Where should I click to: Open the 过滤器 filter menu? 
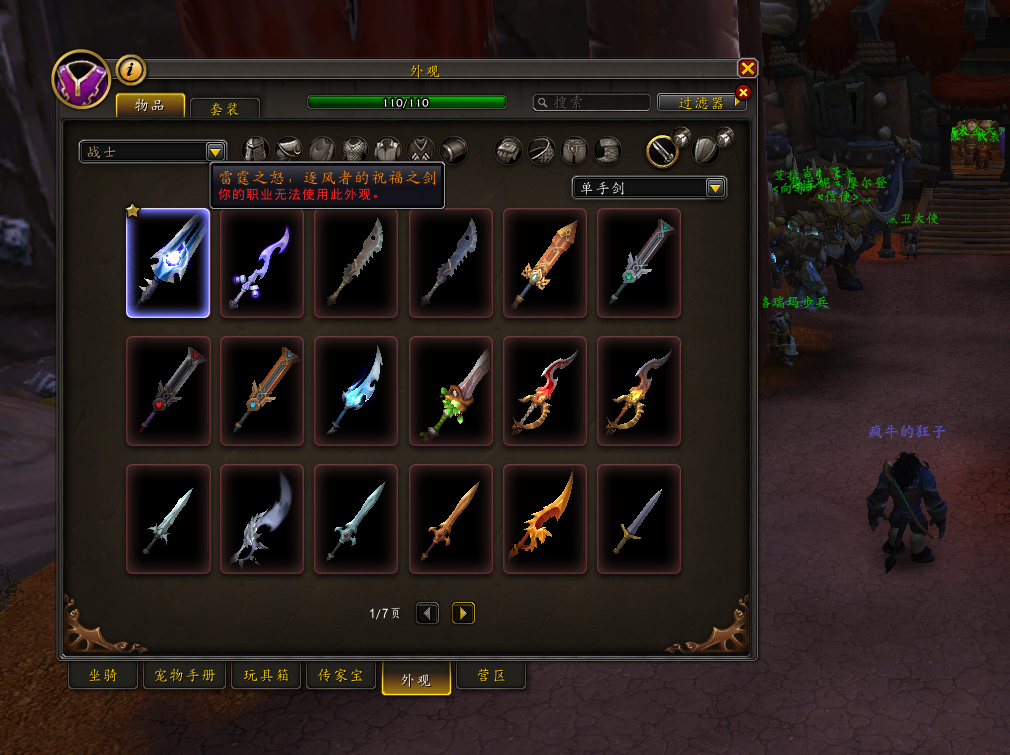point(701,102)
